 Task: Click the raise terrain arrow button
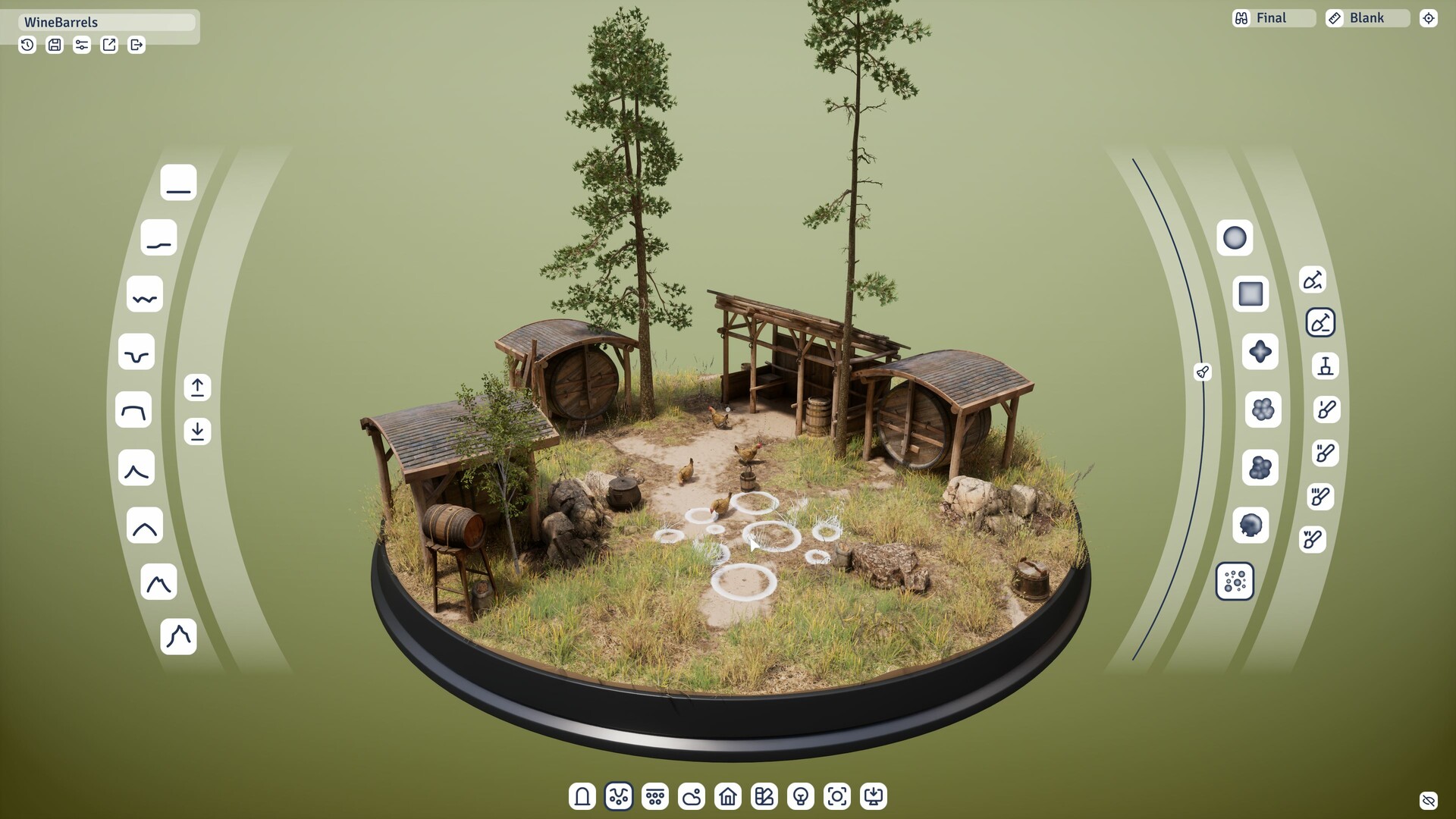tap(197, 388)
